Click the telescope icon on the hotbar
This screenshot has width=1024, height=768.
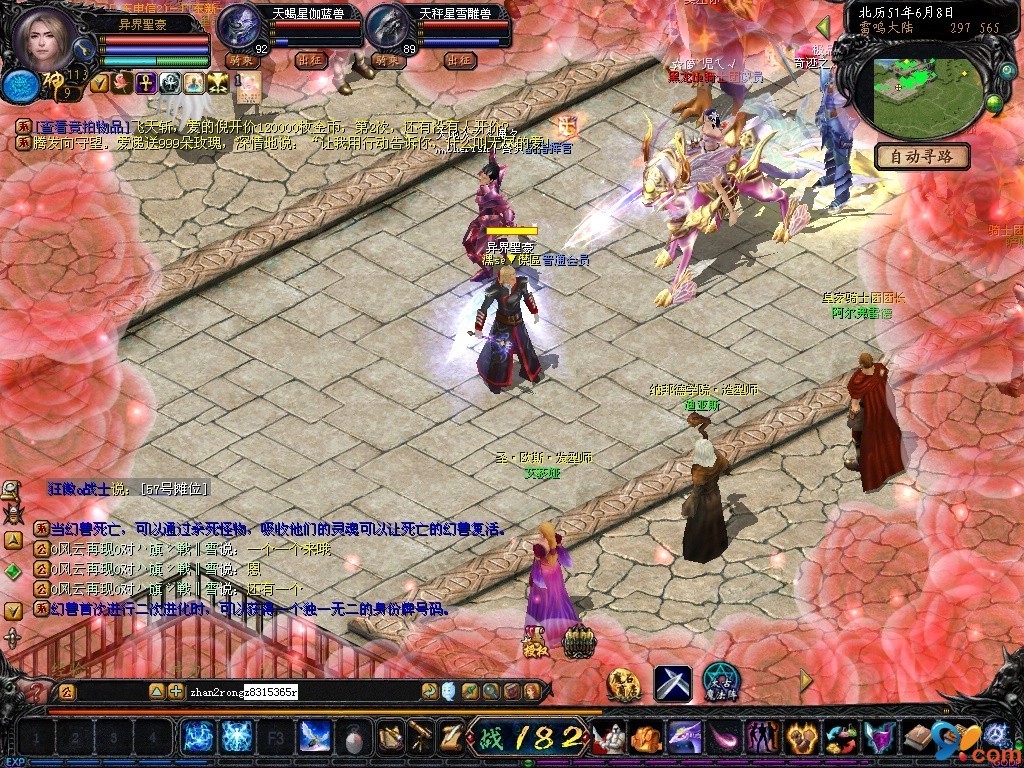point(421,738)
